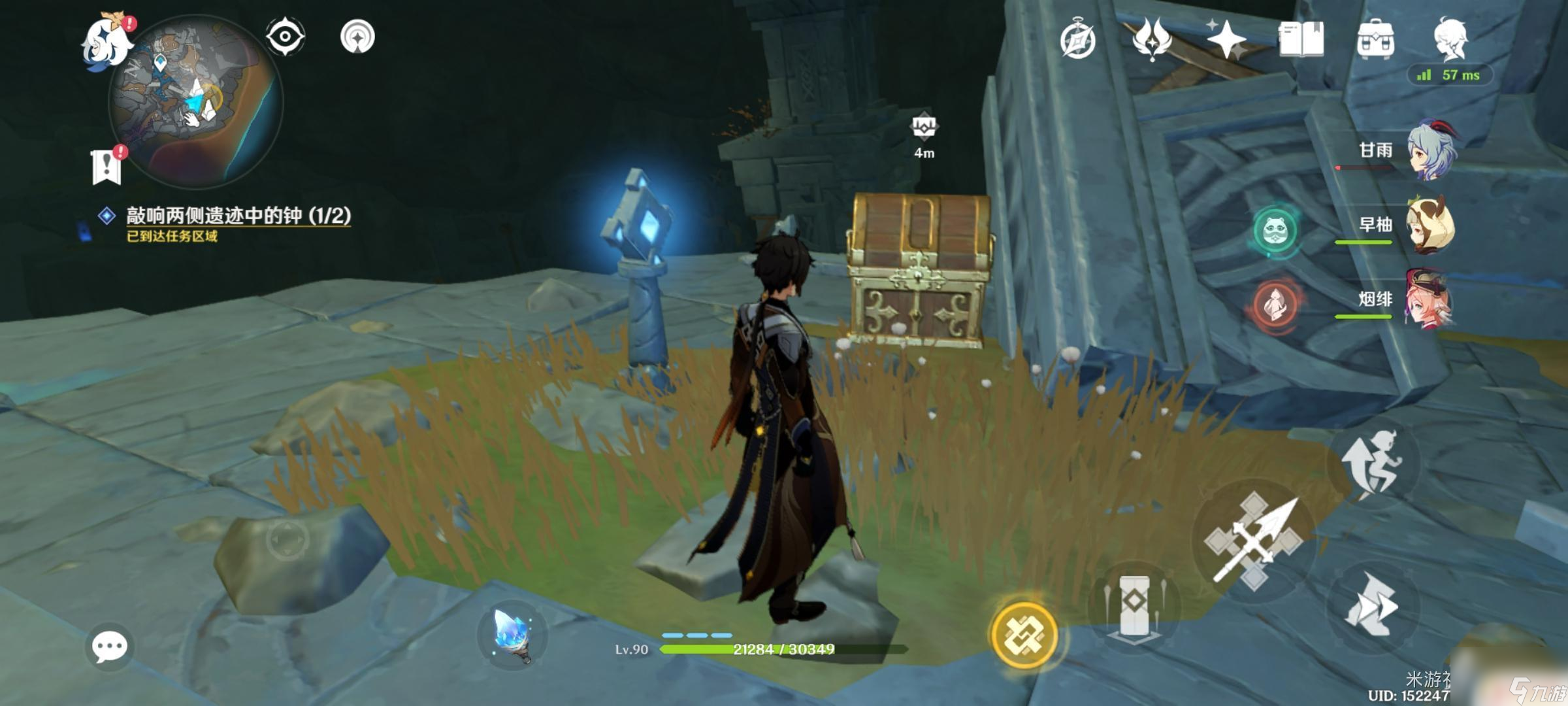The width and height of the screenshot is (1568, 706).
Task: Switch to party member 甘雨
Action: (x=1431, y=150)
